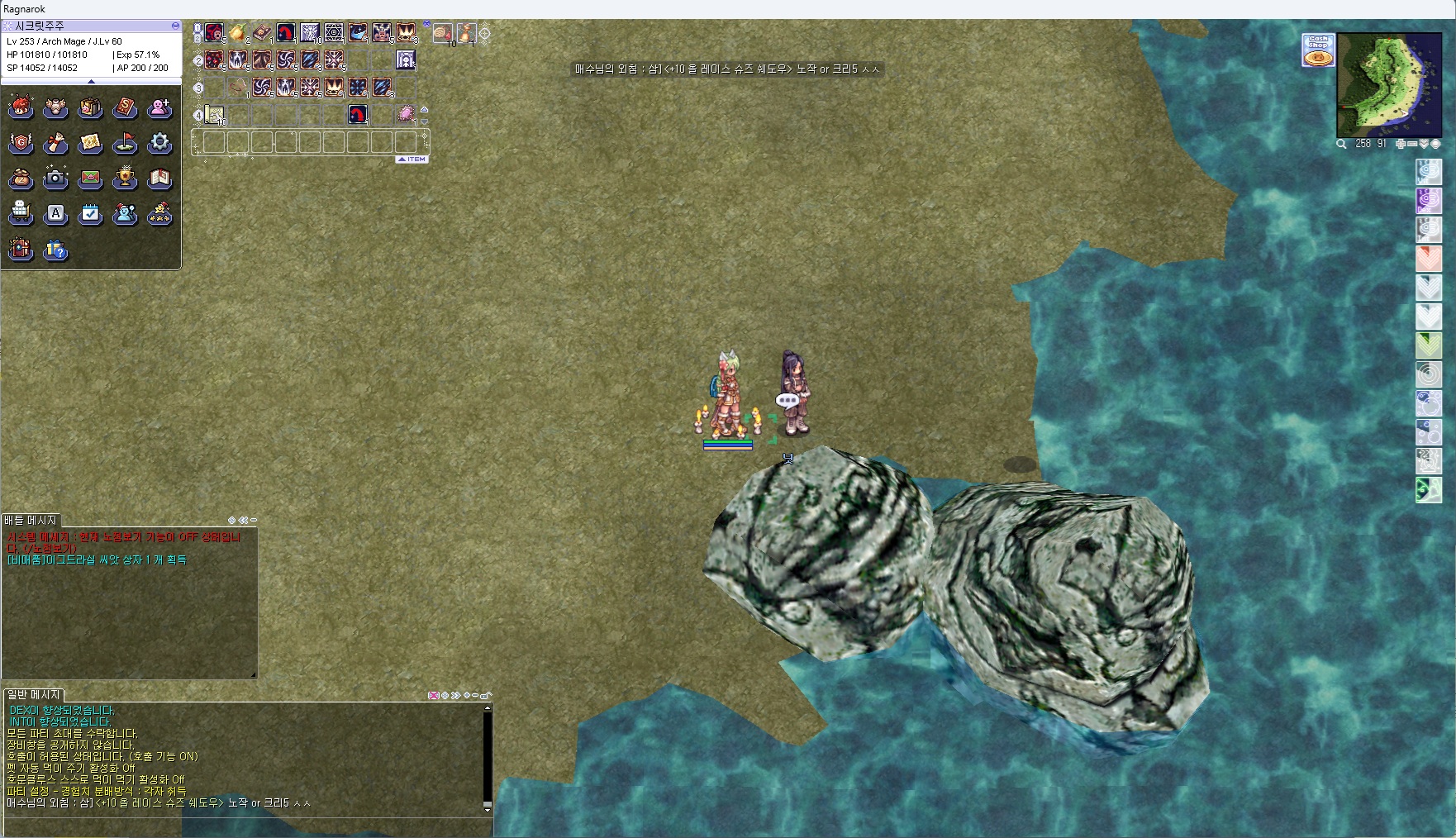Open the red S skill book menu
Screen dimensions: 1456x838
[x=125, y=107]
